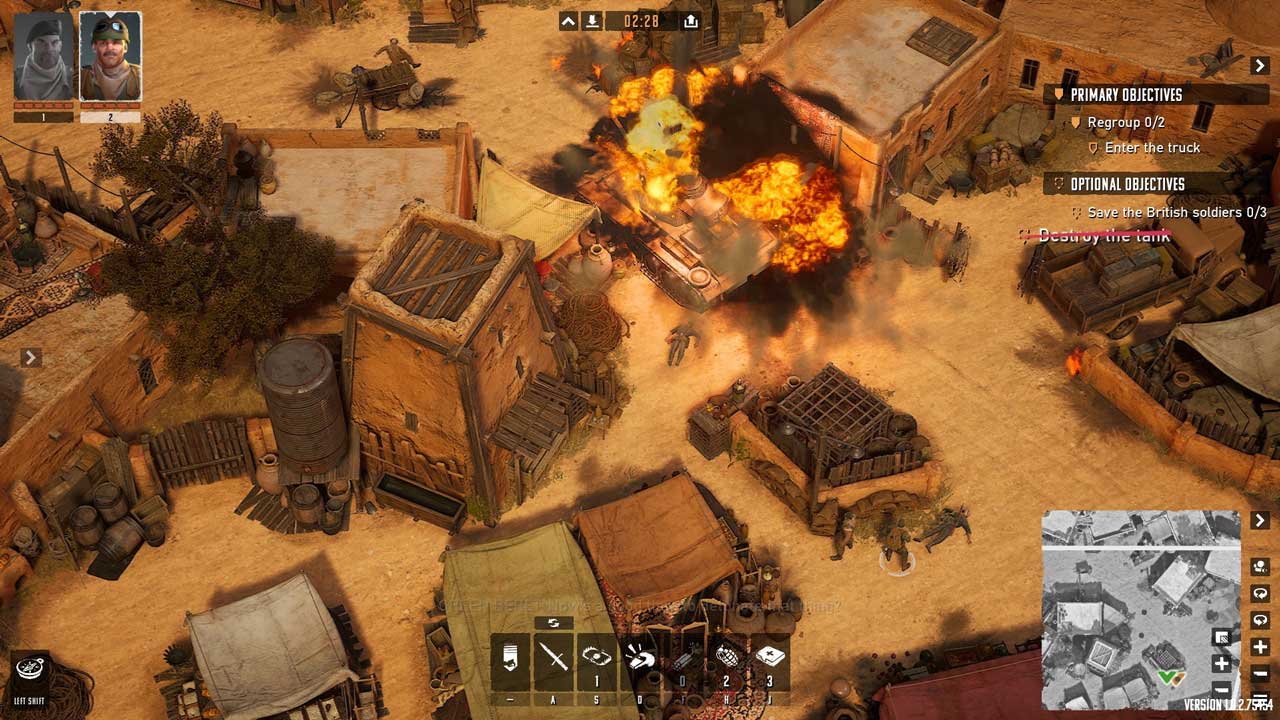Collapse the top bar with the up chevron
The image size is (1280, 720).
(568, 21)
